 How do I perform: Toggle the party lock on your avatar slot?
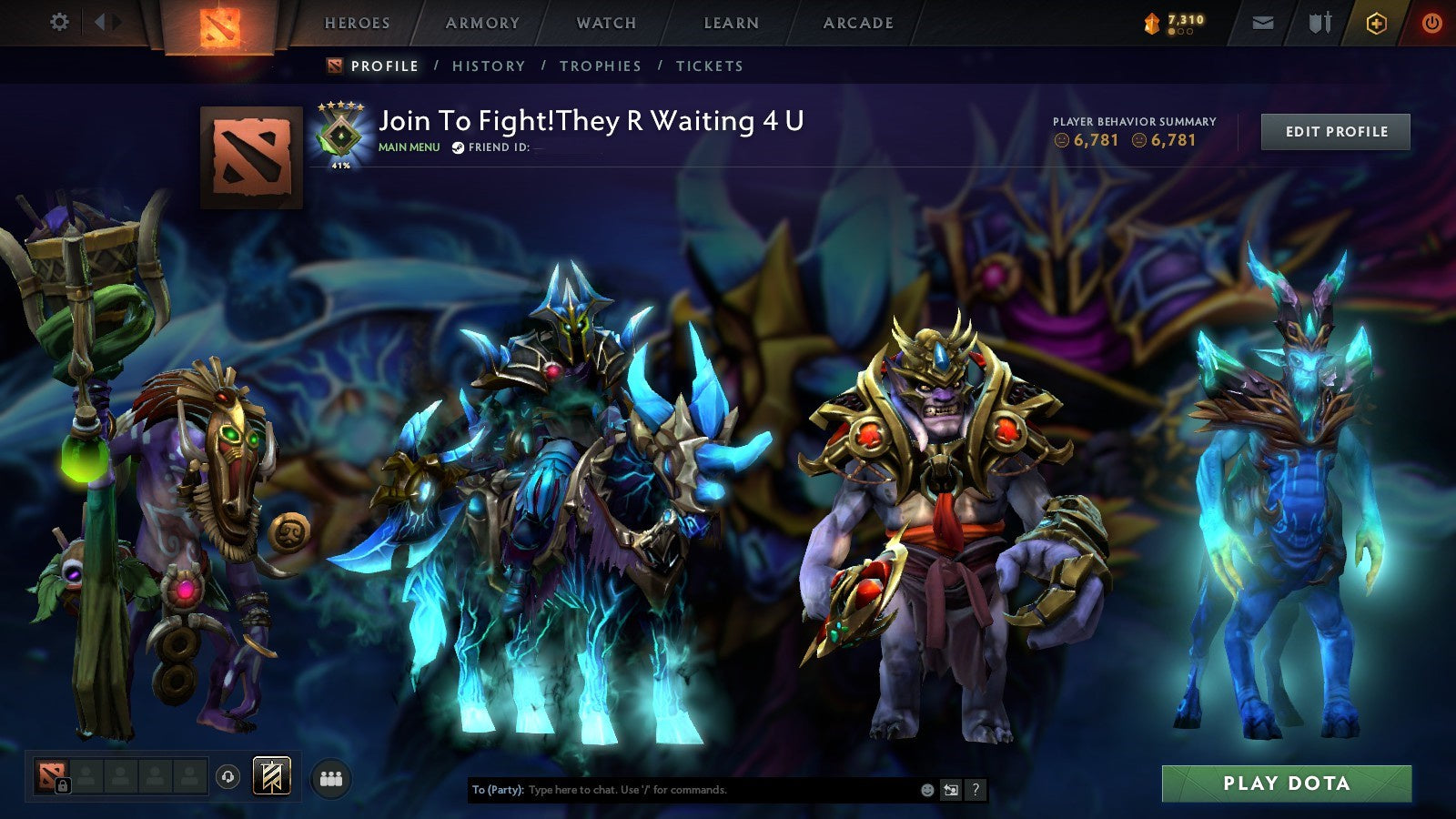coord(64,786)
